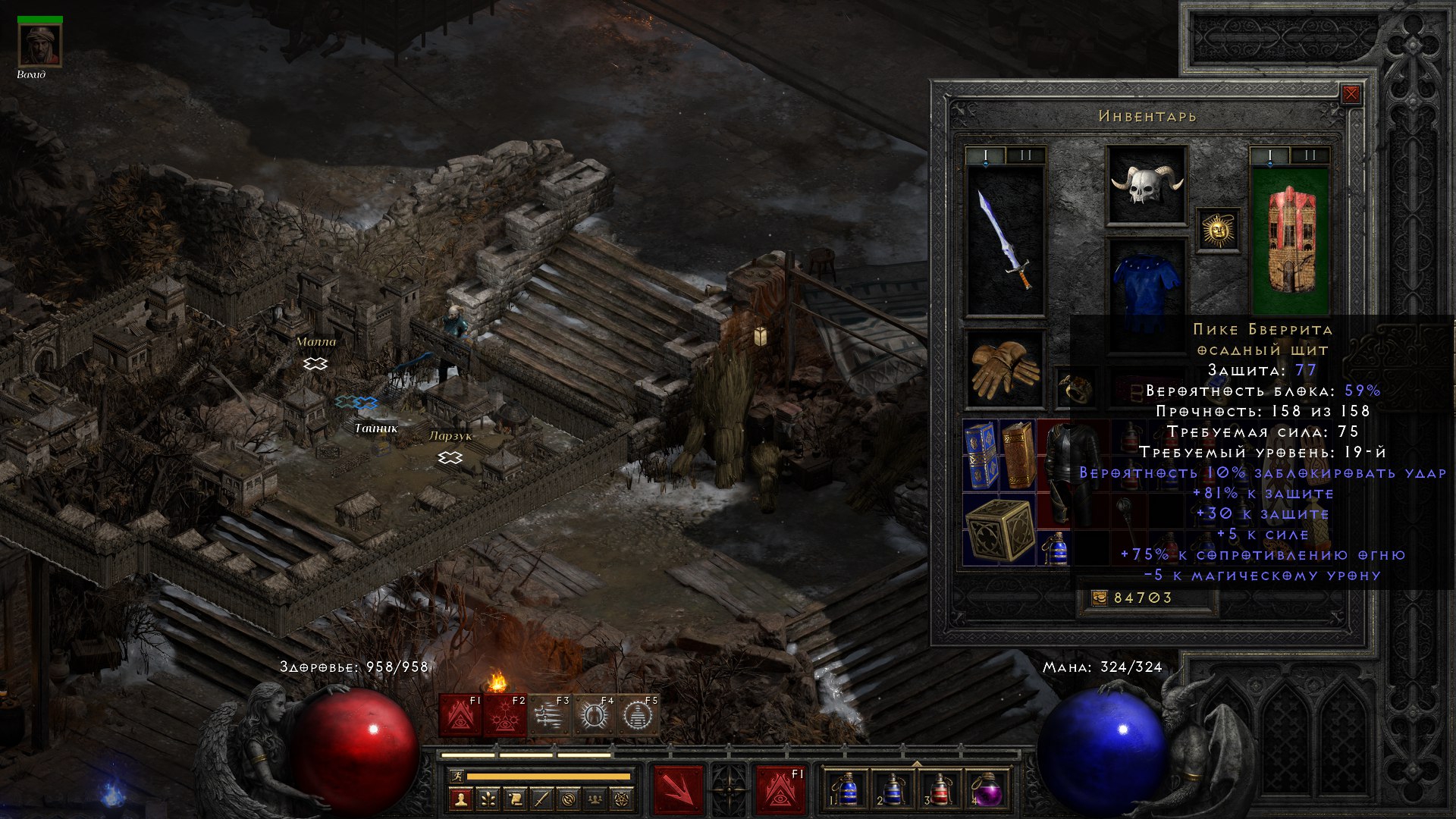This screenshot has height=819, width=1456.
Task: Select the equipped sword in the weapon slot
Action: (1006, 240)
